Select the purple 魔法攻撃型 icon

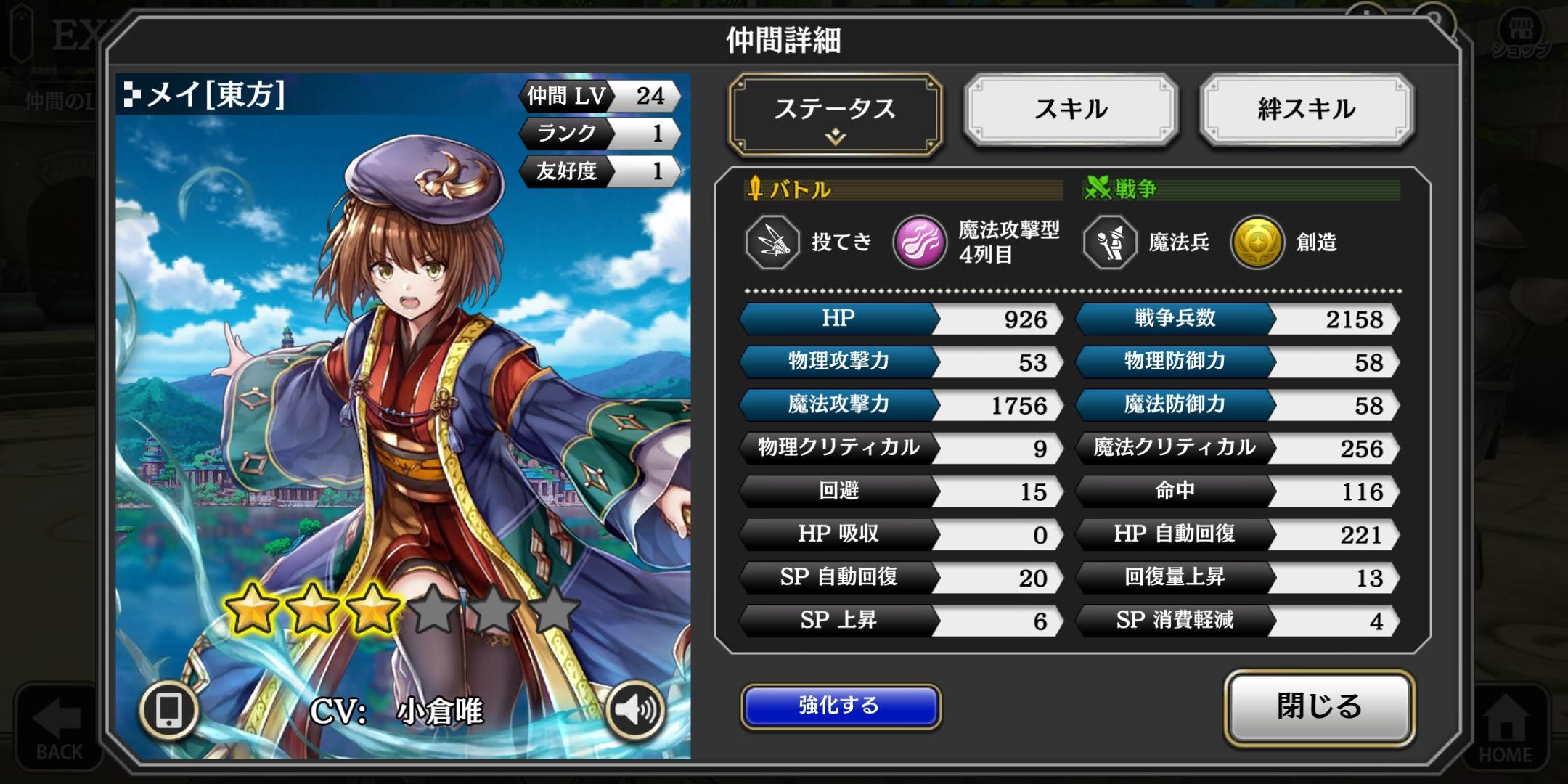pyautogui.click(x=919, y=242)
